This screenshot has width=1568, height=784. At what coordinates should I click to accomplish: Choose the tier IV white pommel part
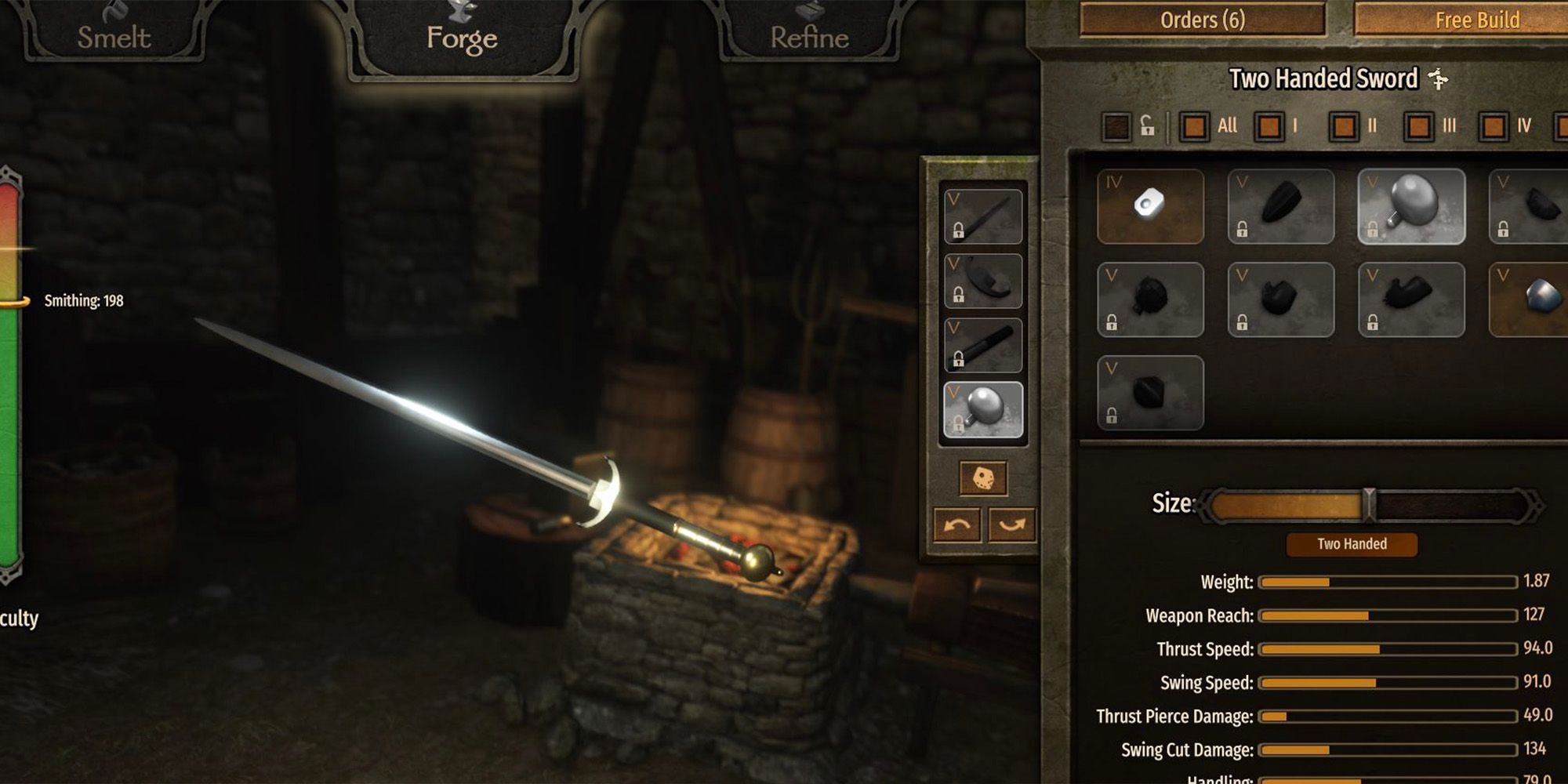click(x=1150, y=206)
